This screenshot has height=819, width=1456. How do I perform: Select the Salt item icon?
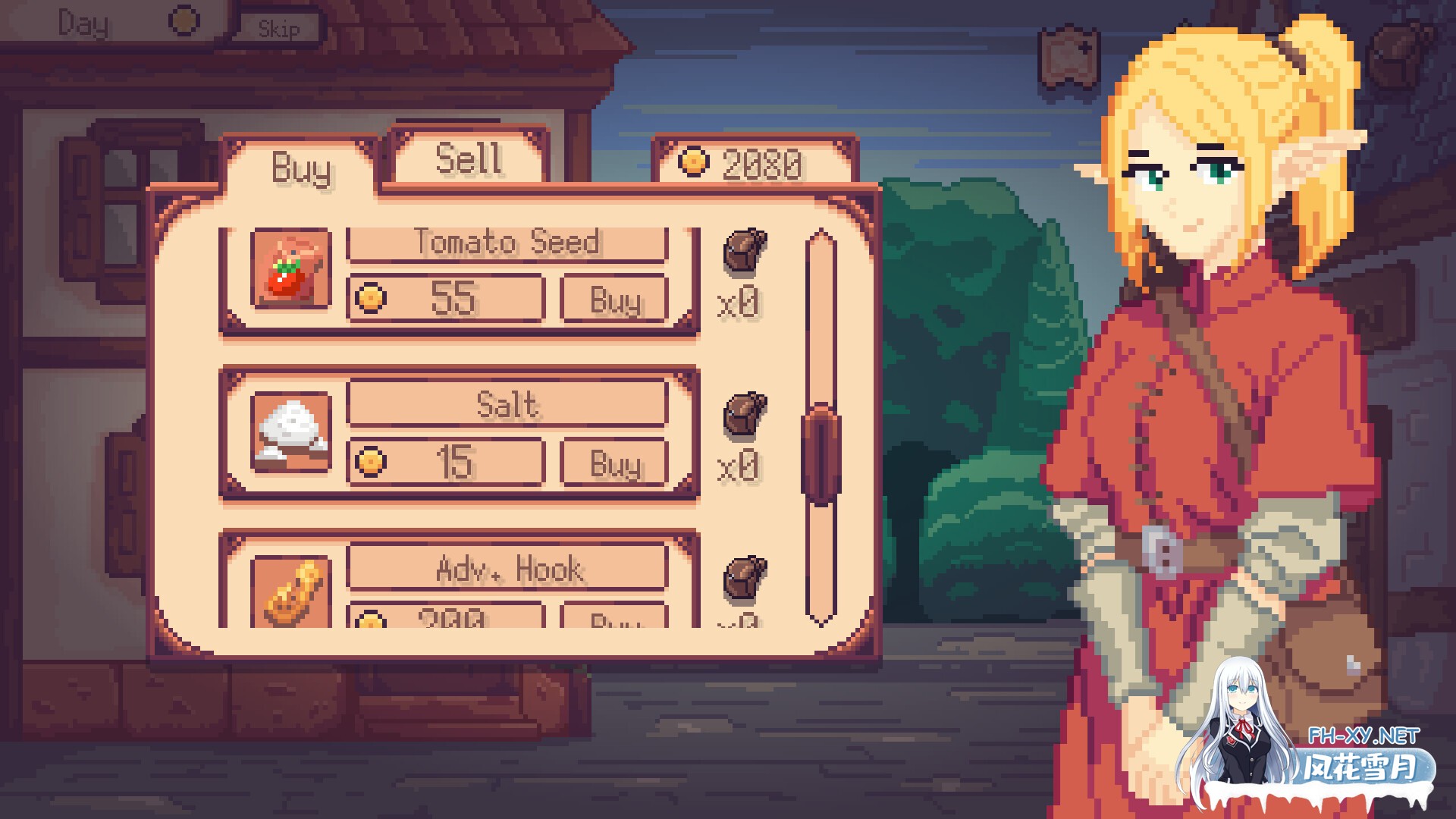(x=291, y=432)
